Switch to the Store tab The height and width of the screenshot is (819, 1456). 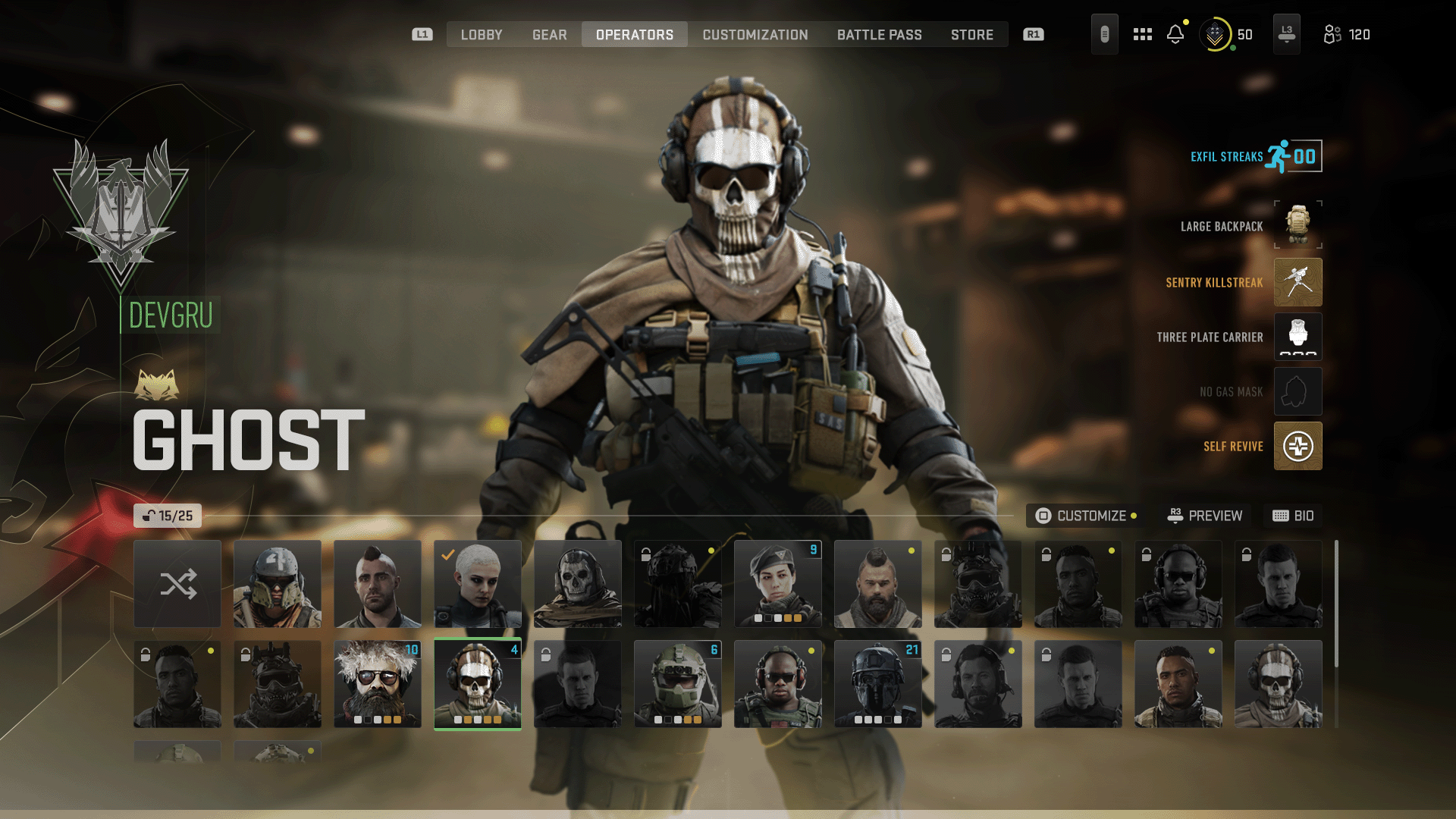coord(971,35)
